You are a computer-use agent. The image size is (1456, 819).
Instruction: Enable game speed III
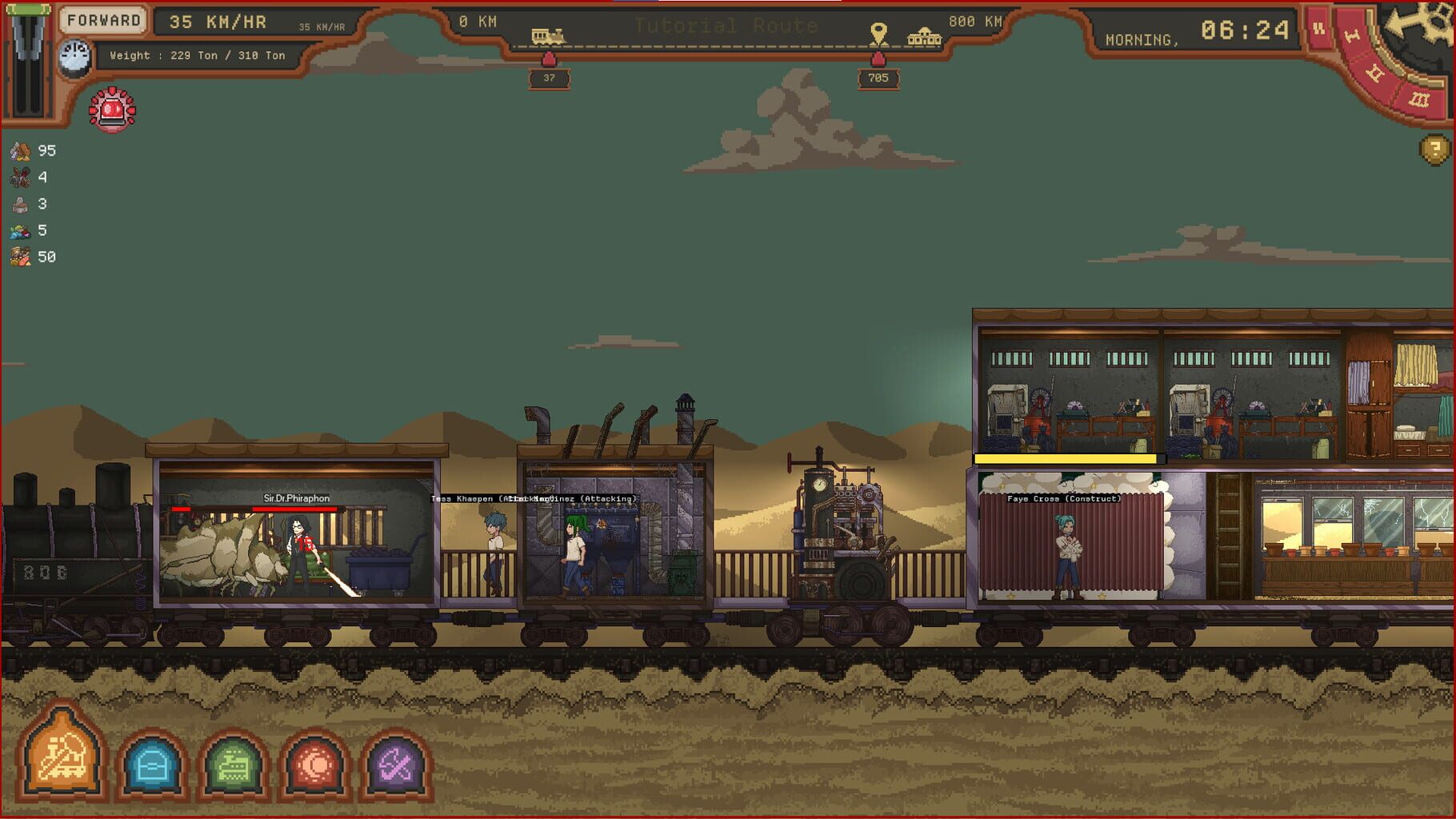tap(1419, 98)
